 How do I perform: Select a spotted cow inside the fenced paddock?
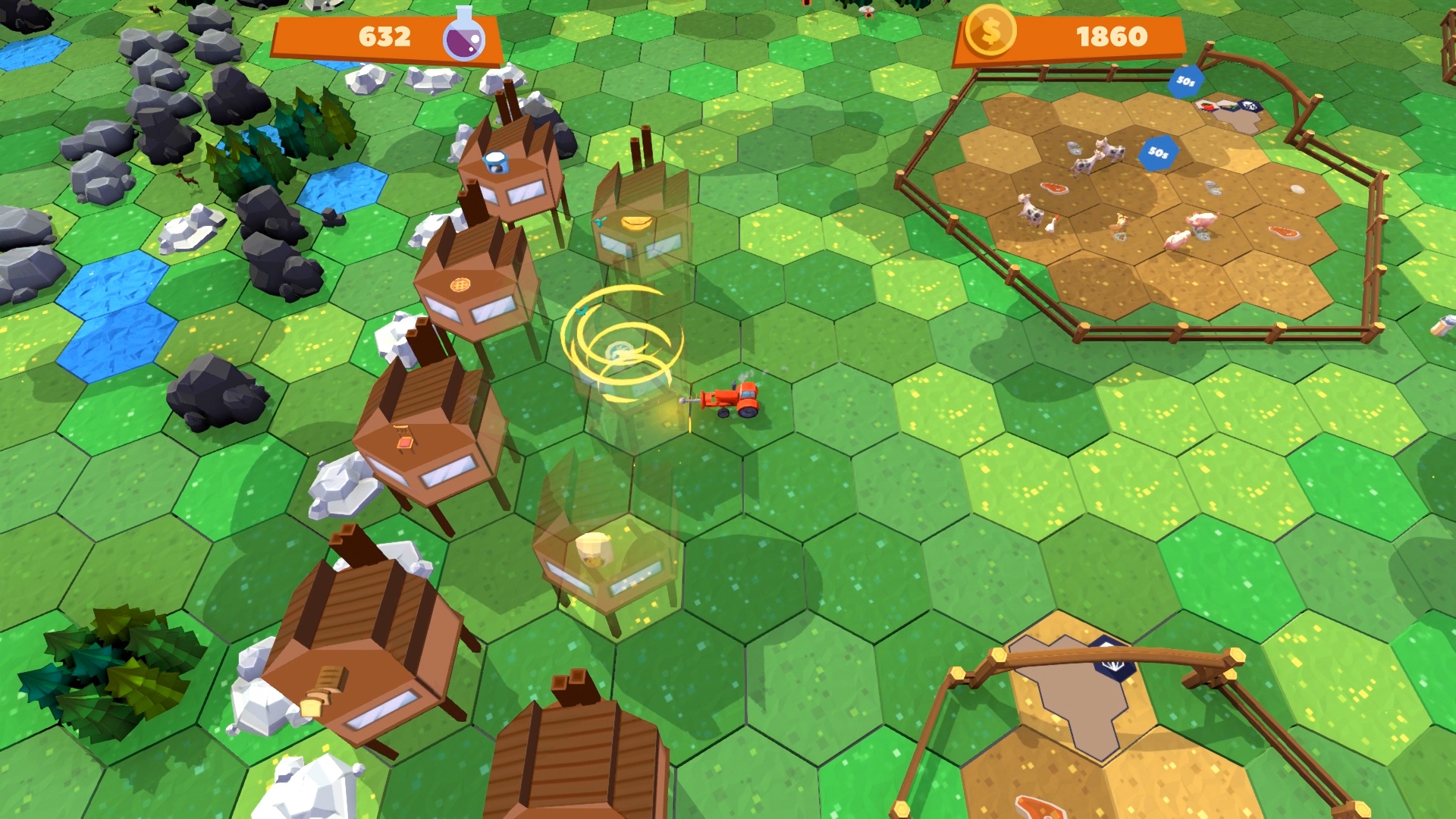tap(1084, 167)
